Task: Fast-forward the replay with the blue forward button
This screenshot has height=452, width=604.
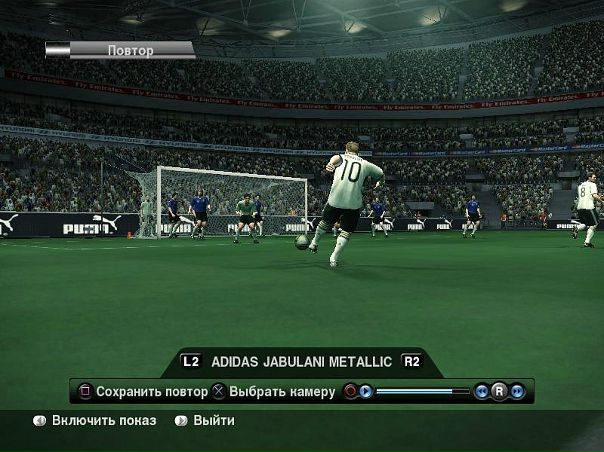Action: [517, 391]
